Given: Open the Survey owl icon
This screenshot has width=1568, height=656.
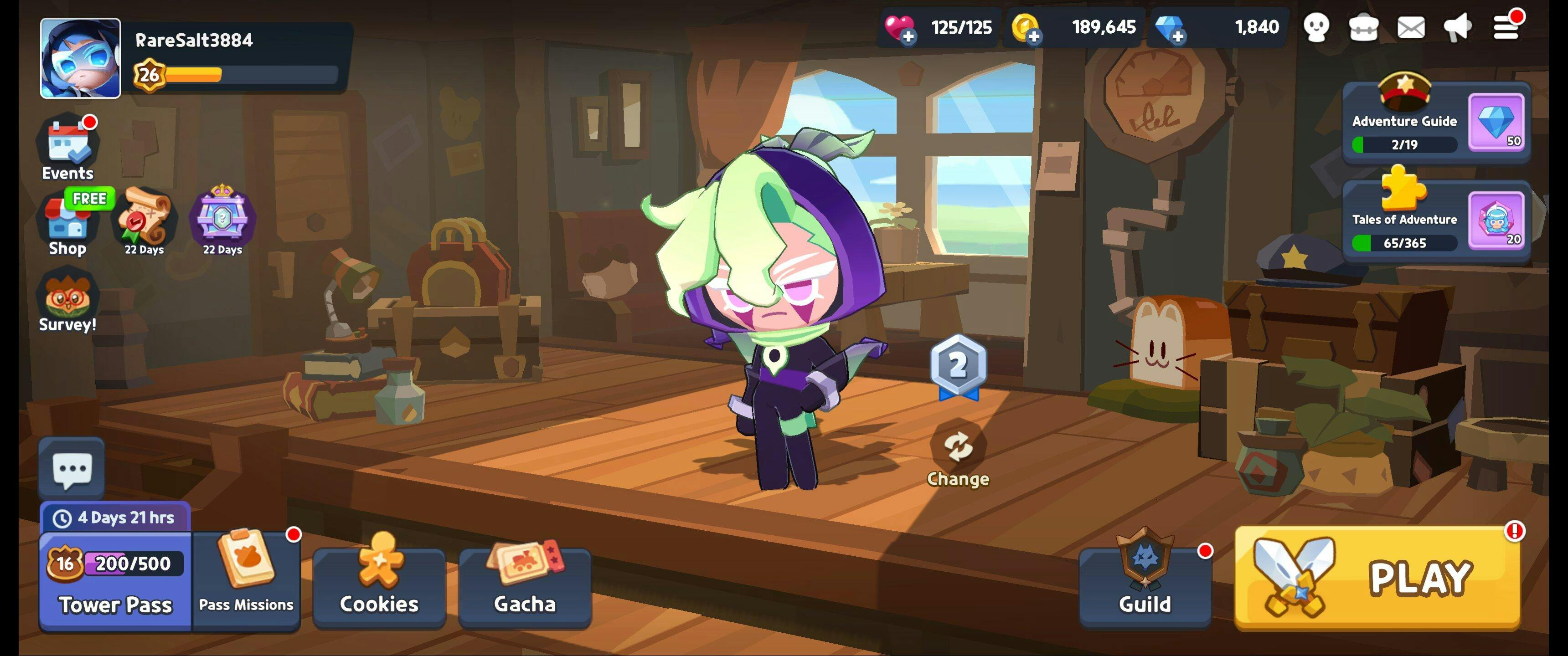Looking at the screenshot, I should coord(67,301).
